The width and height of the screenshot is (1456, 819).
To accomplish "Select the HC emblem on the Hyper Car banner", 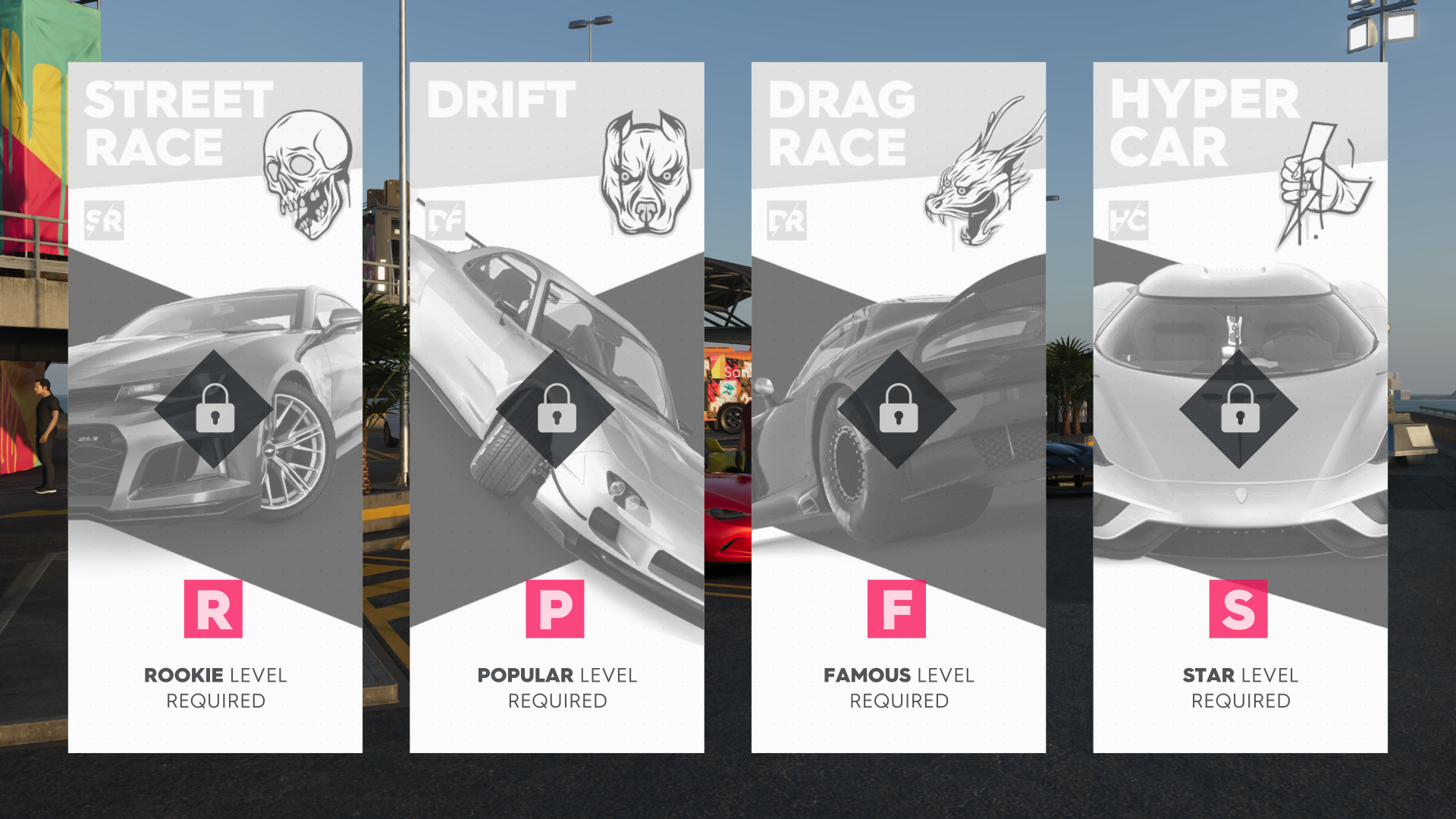I will pyautogui.click(x=1129, y=221).
